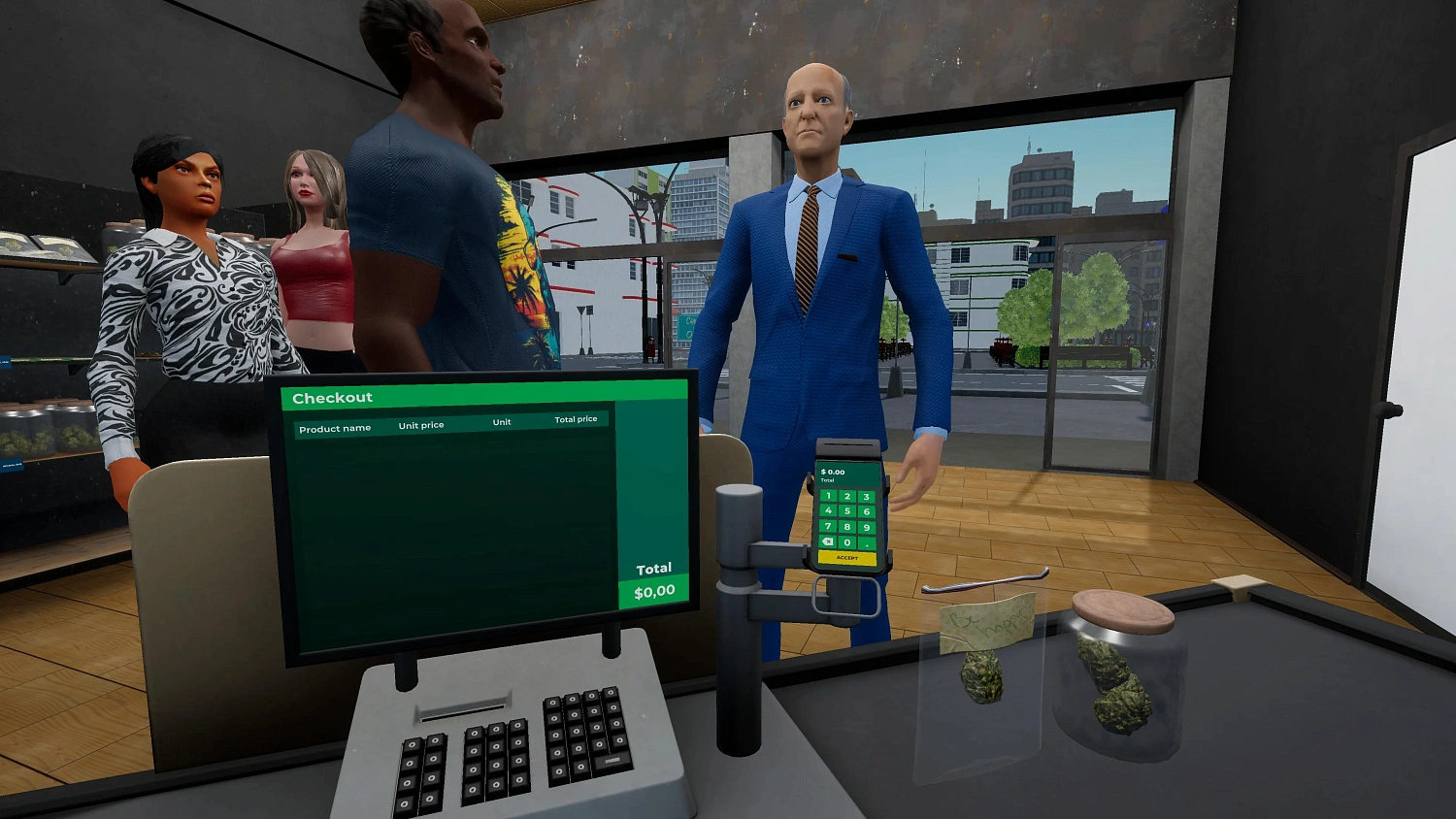
Task: Select the Product name column header
Action: coord(335,427)
